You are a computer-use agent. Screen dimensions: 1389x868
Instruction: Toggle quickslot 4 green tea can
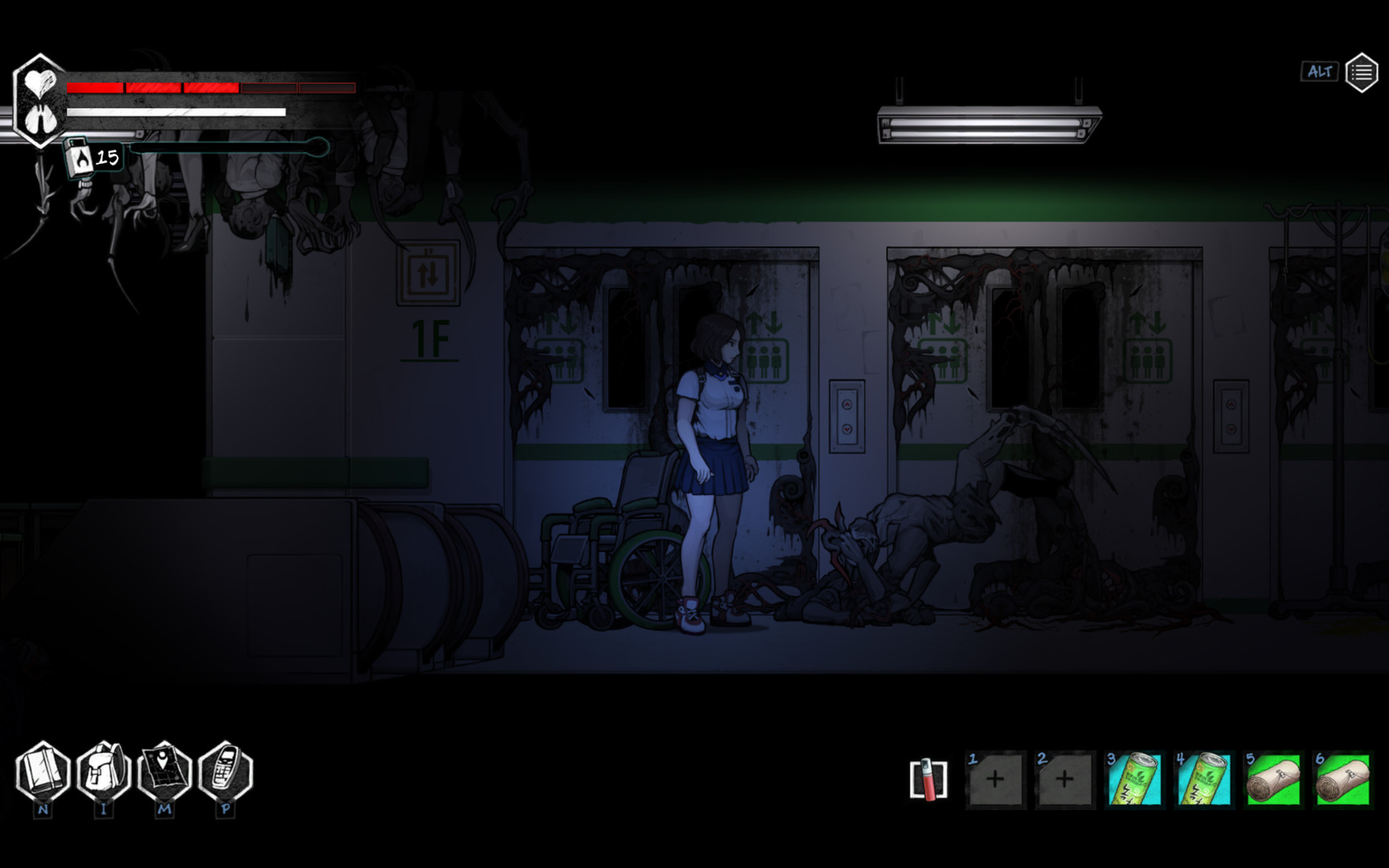click(x=1204, y=780)
